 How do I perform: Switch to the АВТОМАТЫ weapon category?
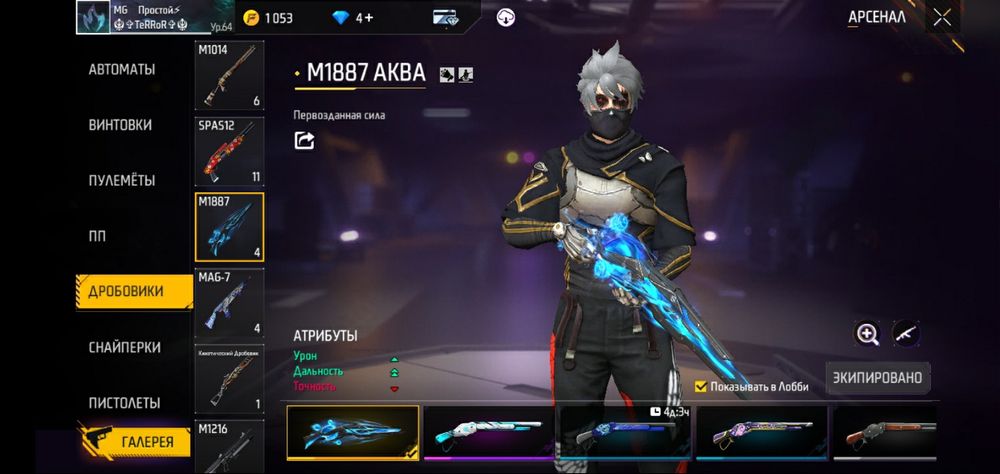(x=122, y=70)
